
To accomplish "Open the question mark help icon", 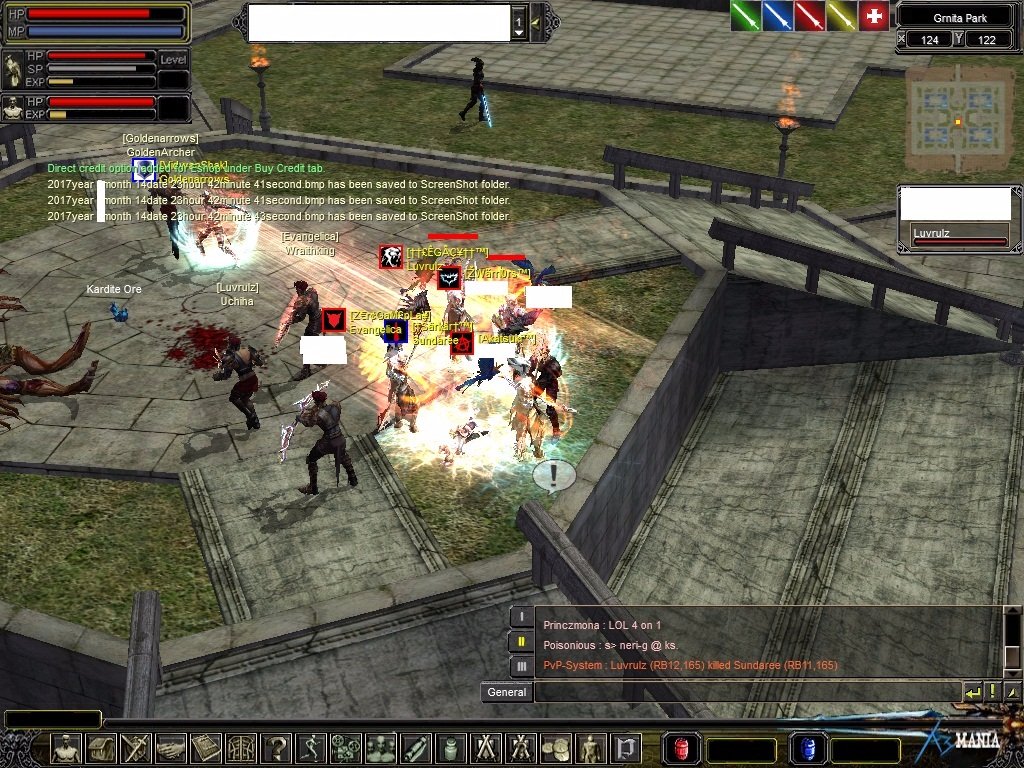I will point(278,748).
